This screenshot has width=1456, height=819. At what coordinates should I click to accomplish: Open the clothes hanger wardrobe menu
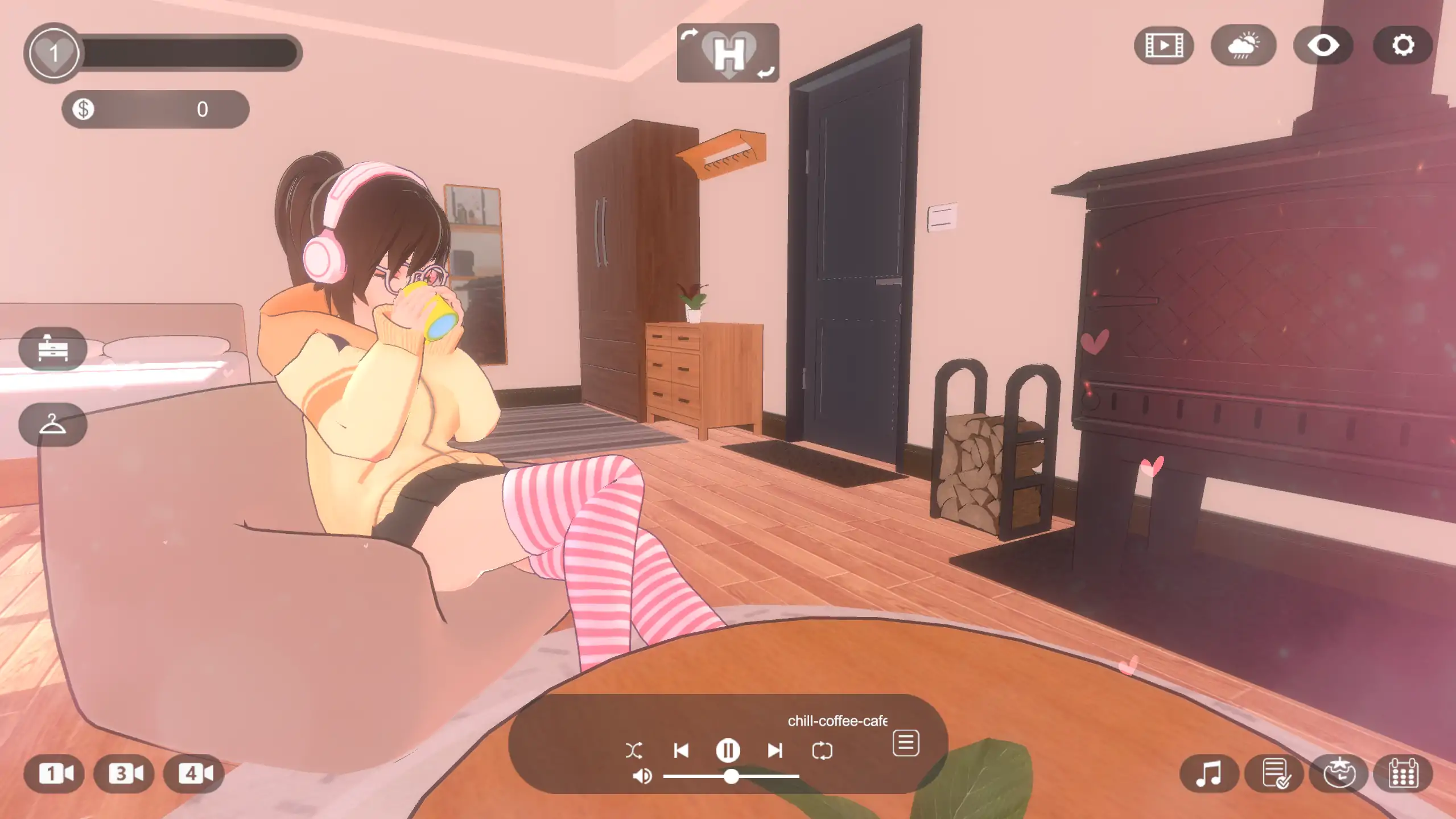53,424
